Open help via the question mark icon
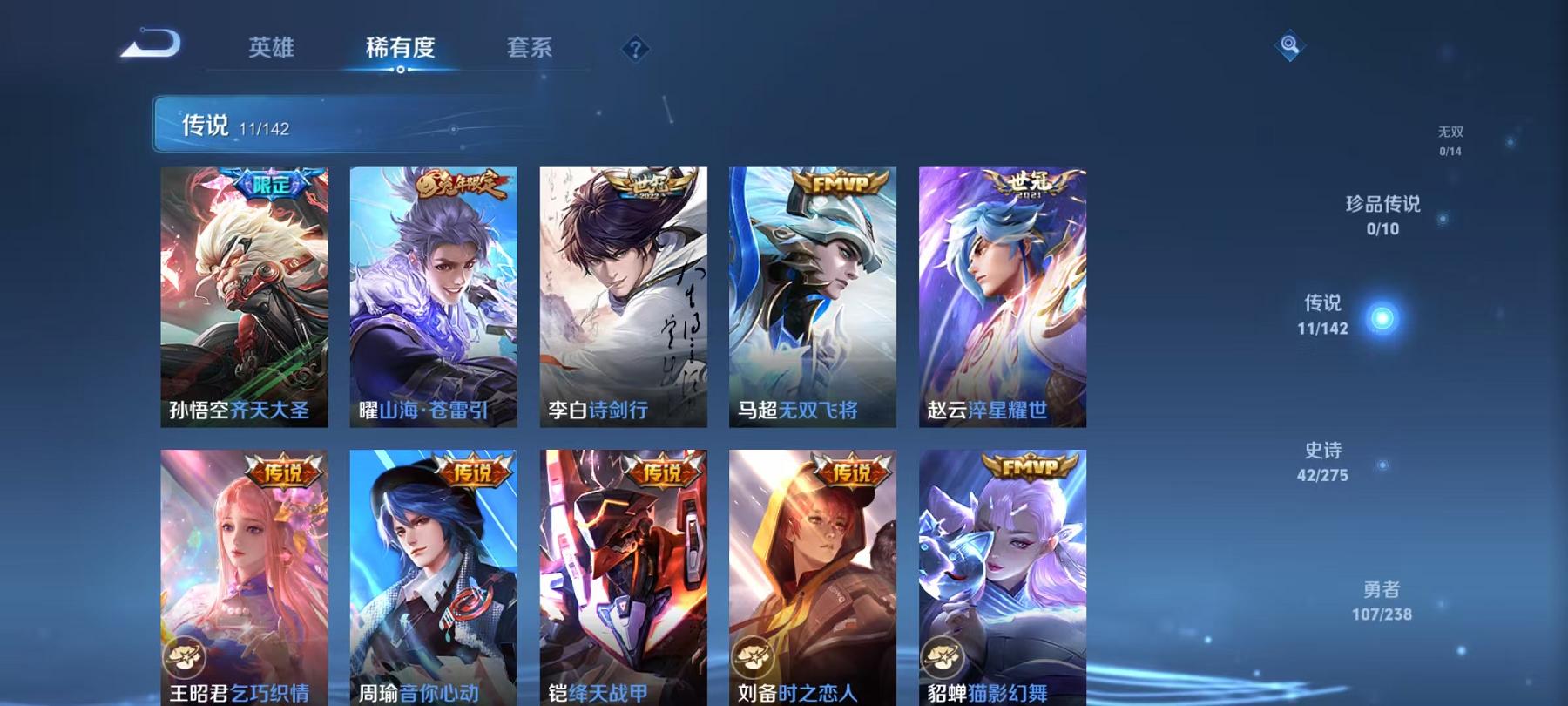 pyautogui.click(x=635, y=50)
